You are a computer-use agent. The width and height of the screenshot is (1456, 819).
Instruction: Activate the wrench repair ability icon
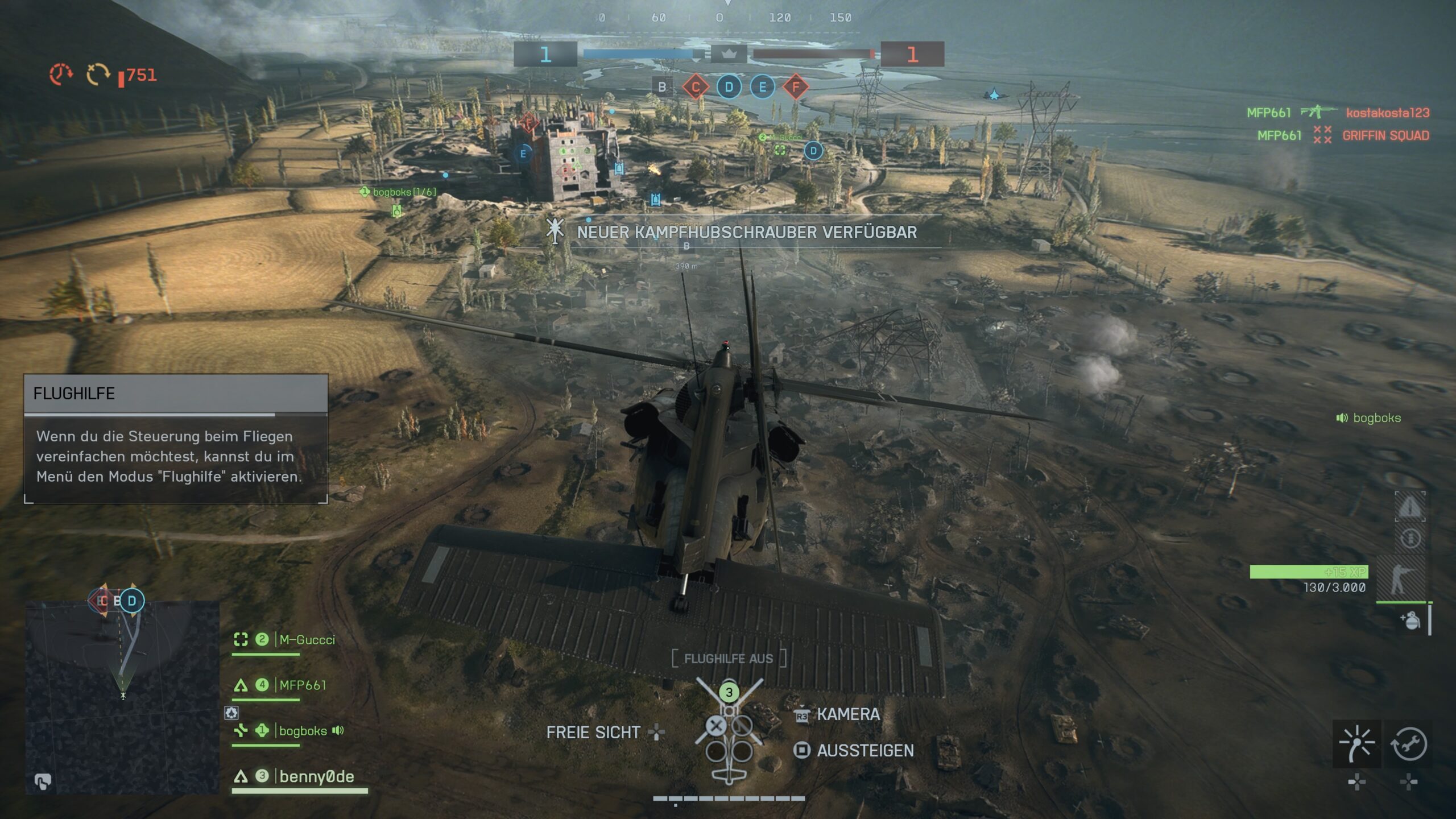[x=1408, y=743]
